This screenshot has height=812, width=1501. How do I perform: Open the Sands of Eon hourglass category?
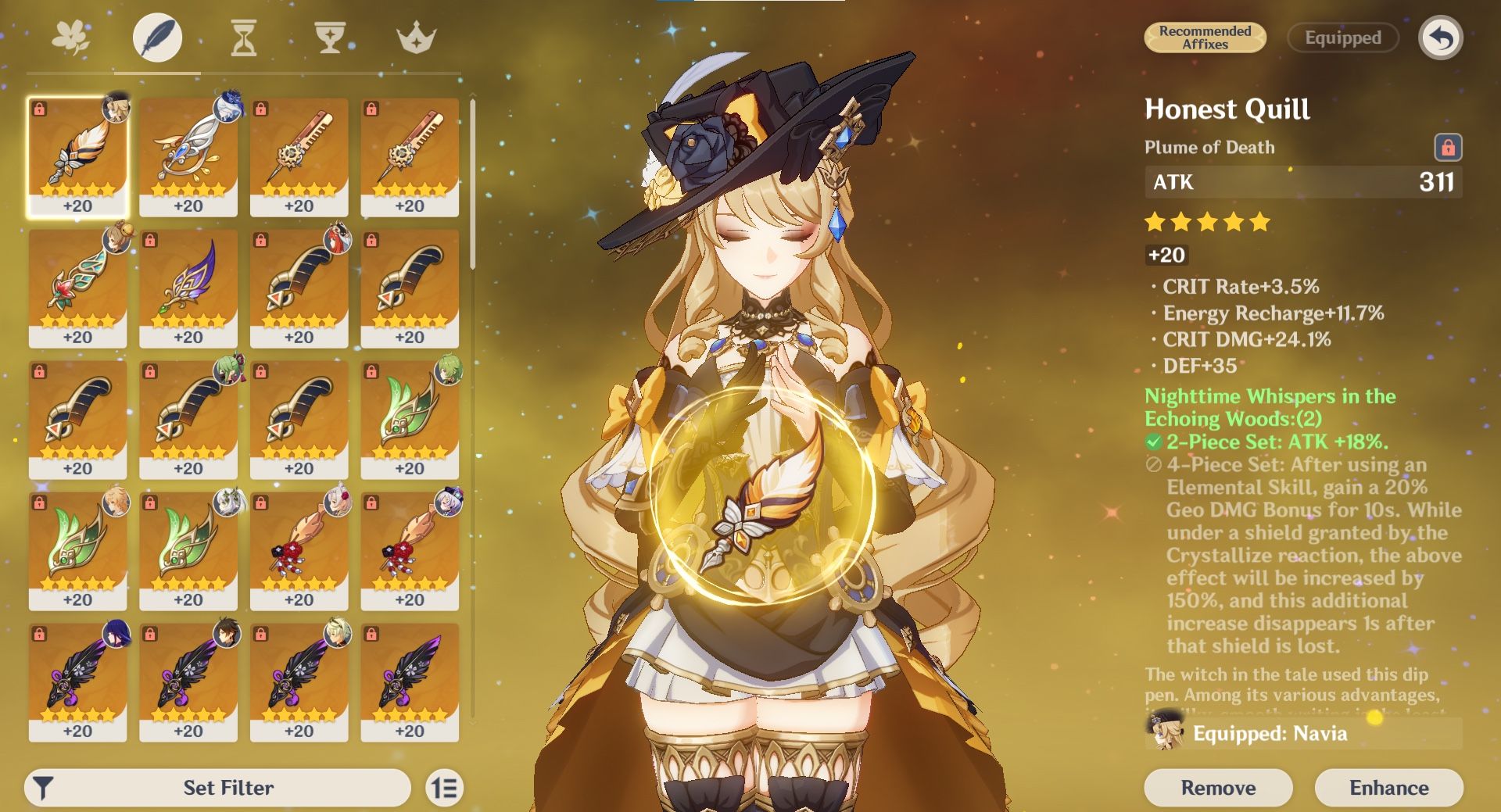[244, 37]
